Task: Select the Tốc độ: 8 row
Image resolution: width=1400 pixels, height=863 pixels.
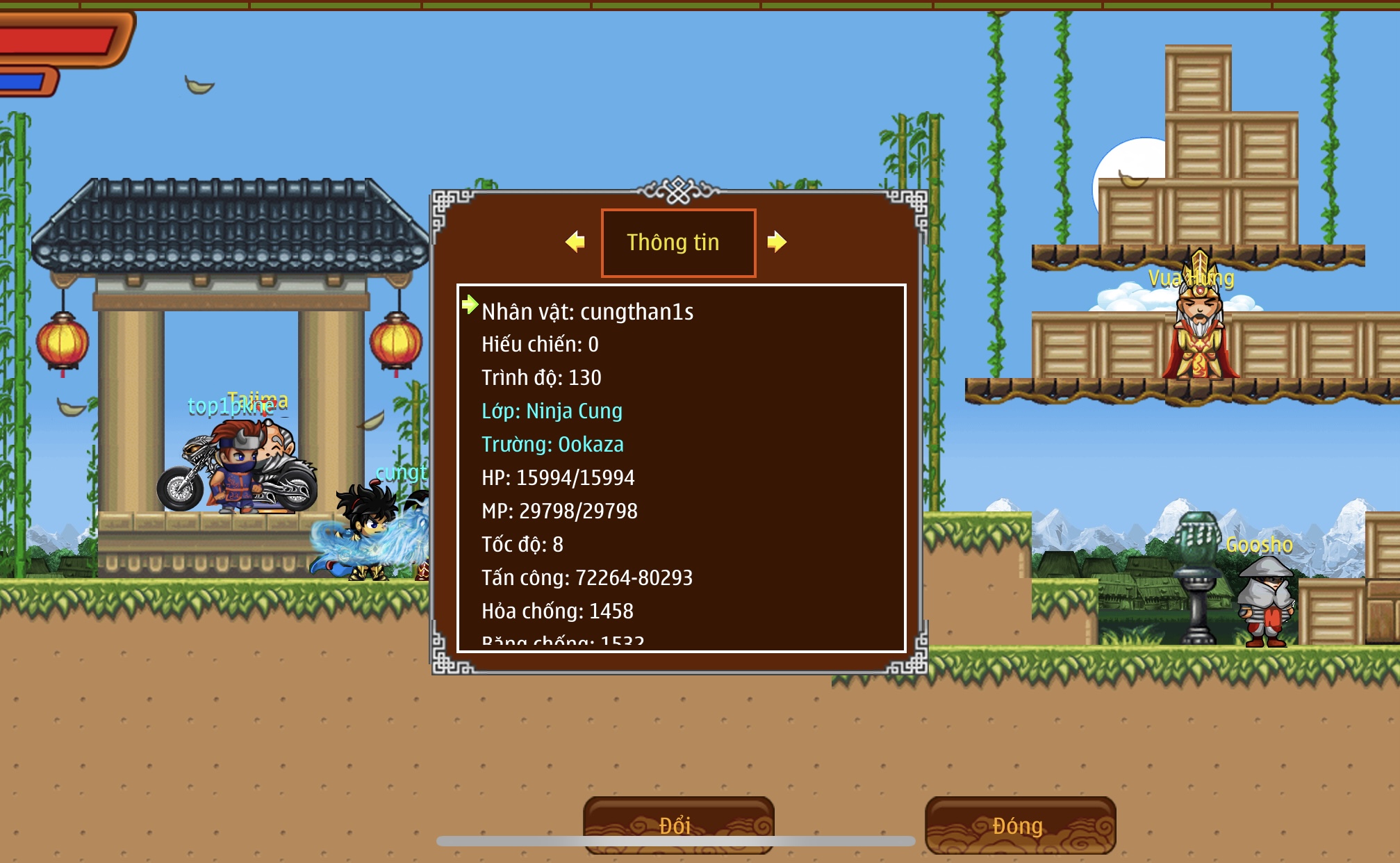Action: point(522,544)
